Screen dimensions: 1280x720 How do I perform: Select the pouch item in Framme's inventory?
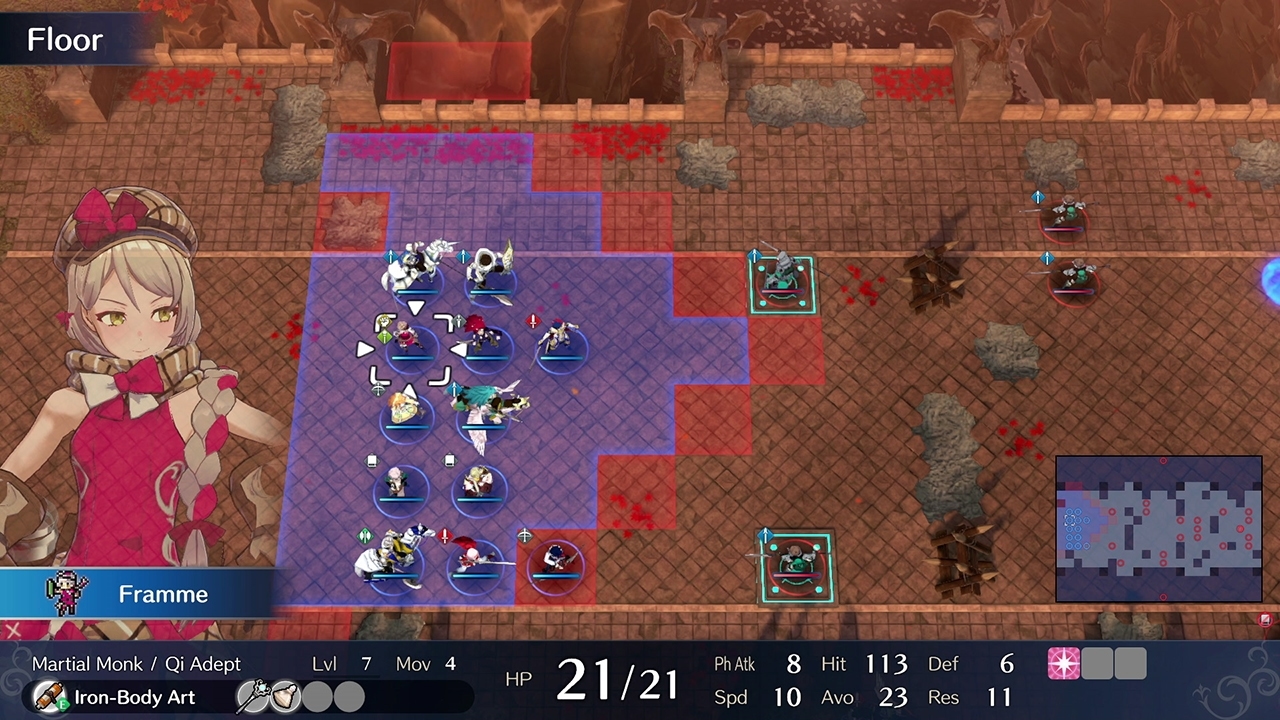[x=284, y=697]
